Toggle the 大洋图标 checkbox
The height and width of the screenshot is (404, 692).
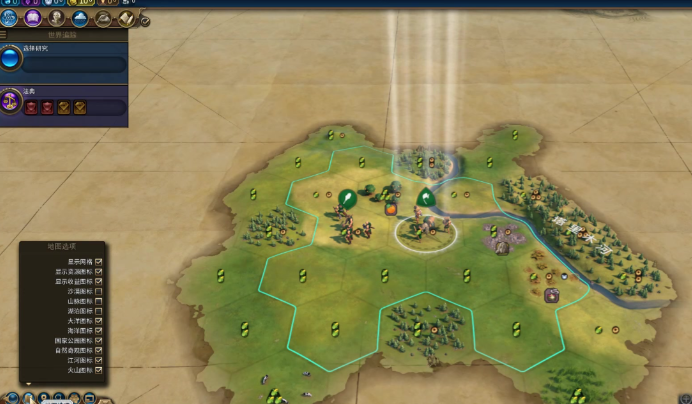tap(99, 321)
